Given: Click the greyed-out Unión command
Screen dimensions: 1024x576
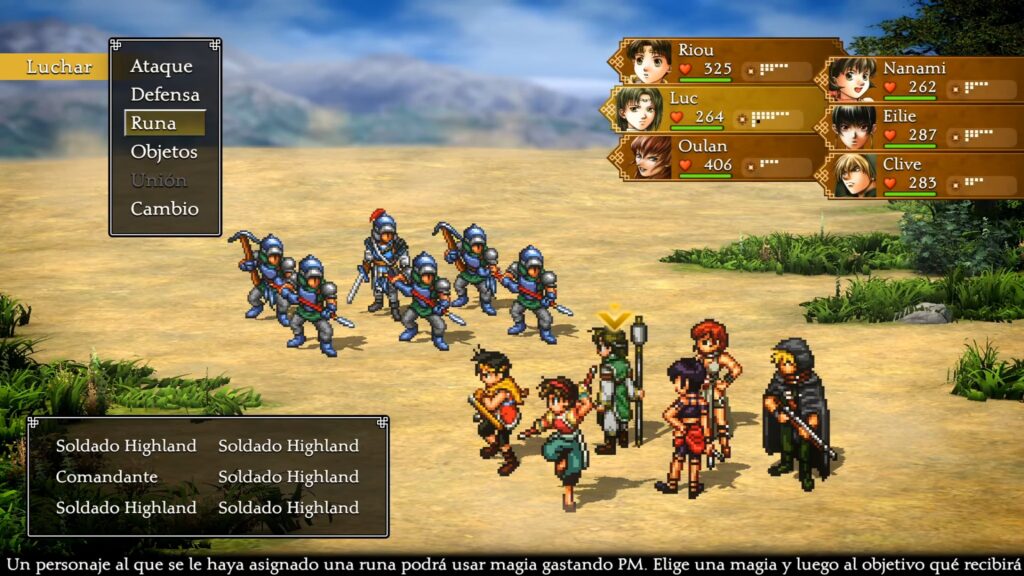Looking at the screenshot, I should click(158, 181).
